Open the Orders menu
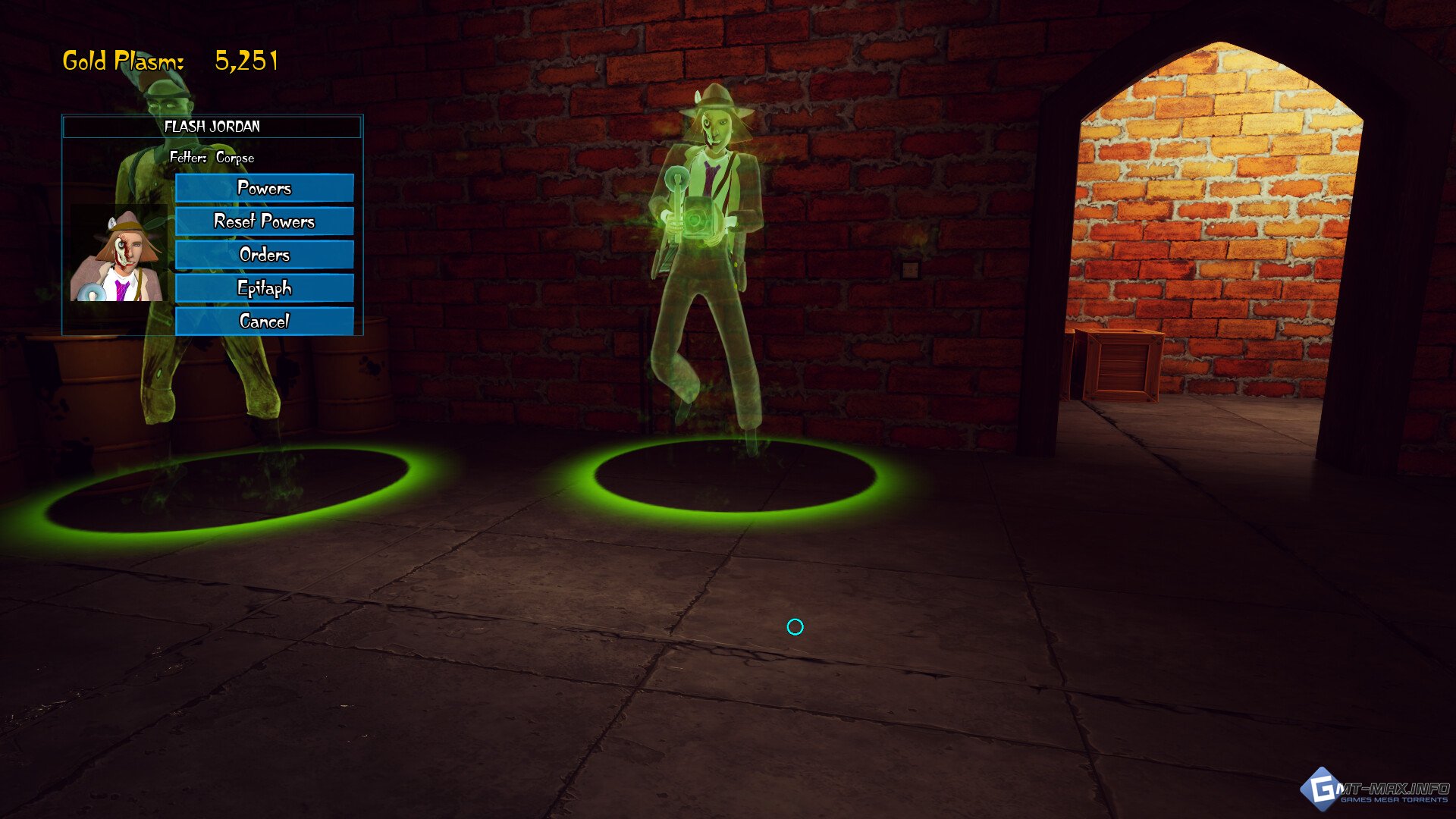This screenshot has width=1456, height=819. coord(264,255)
